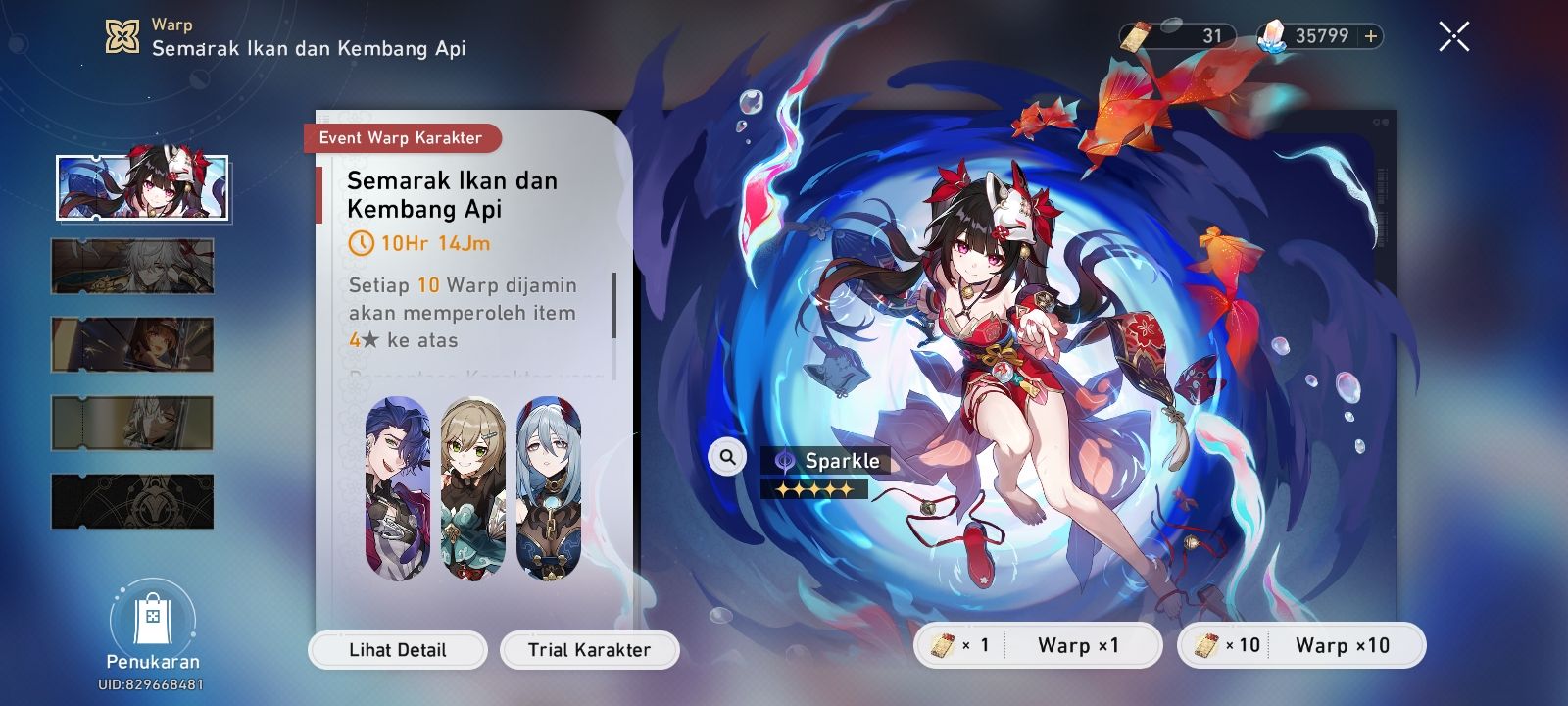Click the stellar jade currency icon
The height and width of the screenshot is (706, 1568).
coord(1272,35)
